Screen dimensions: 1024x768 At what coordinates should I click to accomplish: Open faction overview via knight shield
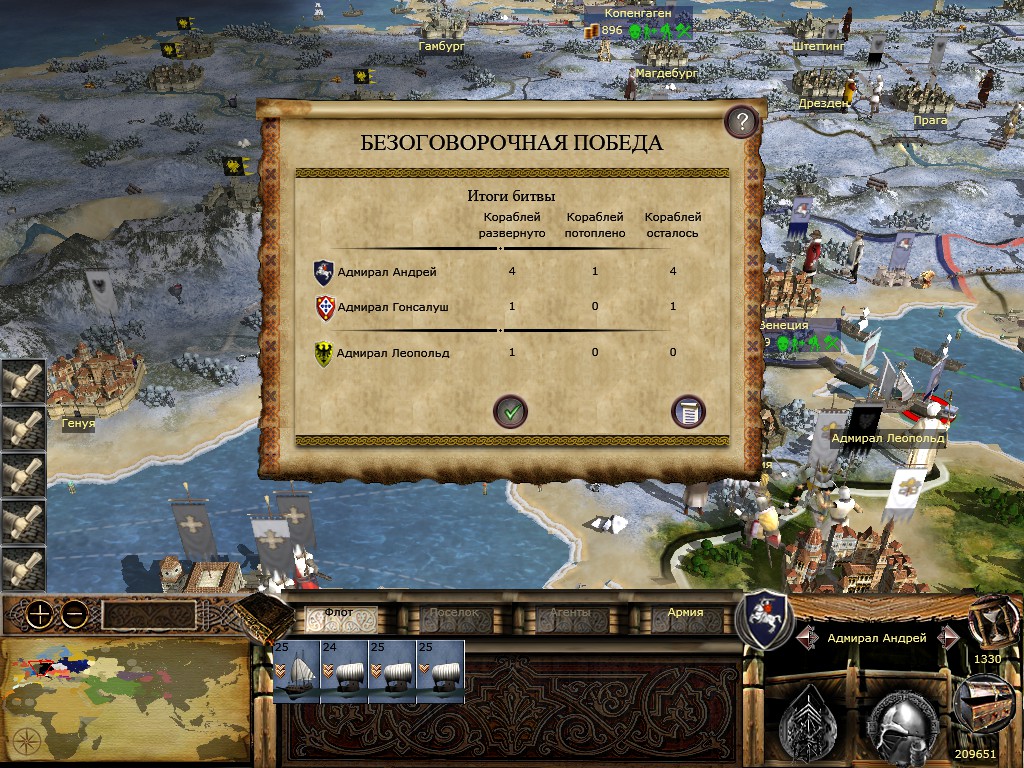tap(764, 620)
